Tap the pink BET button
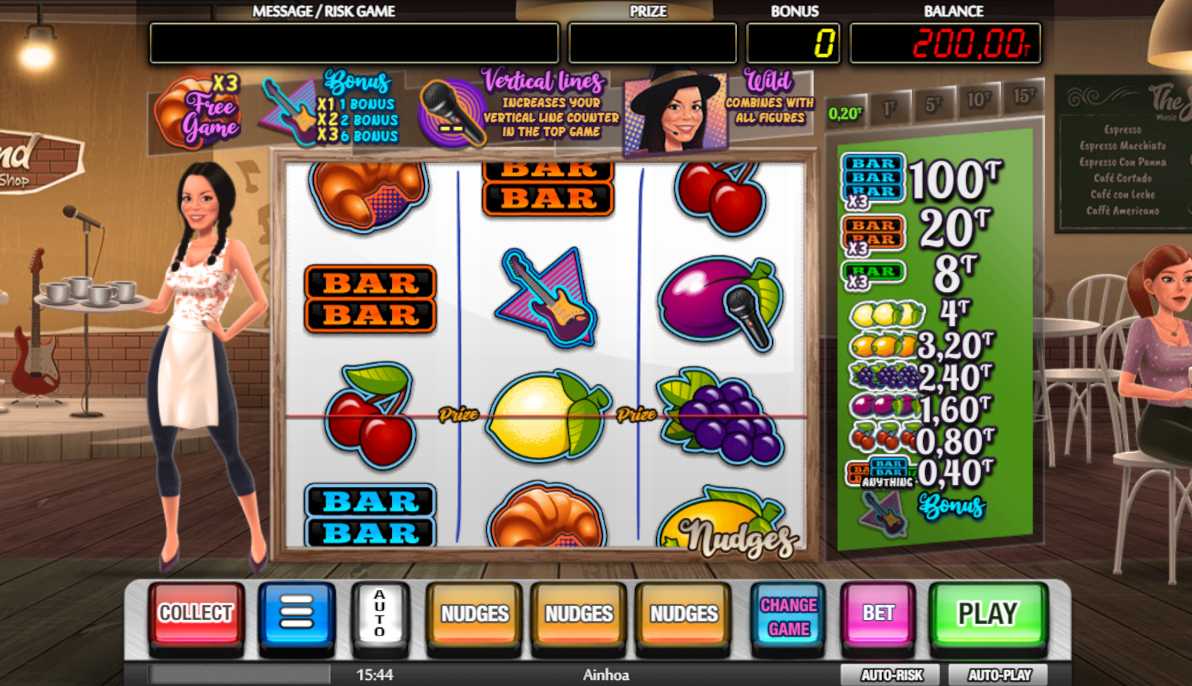This screenshot has height=686, width=1192. tap(878, 614)
